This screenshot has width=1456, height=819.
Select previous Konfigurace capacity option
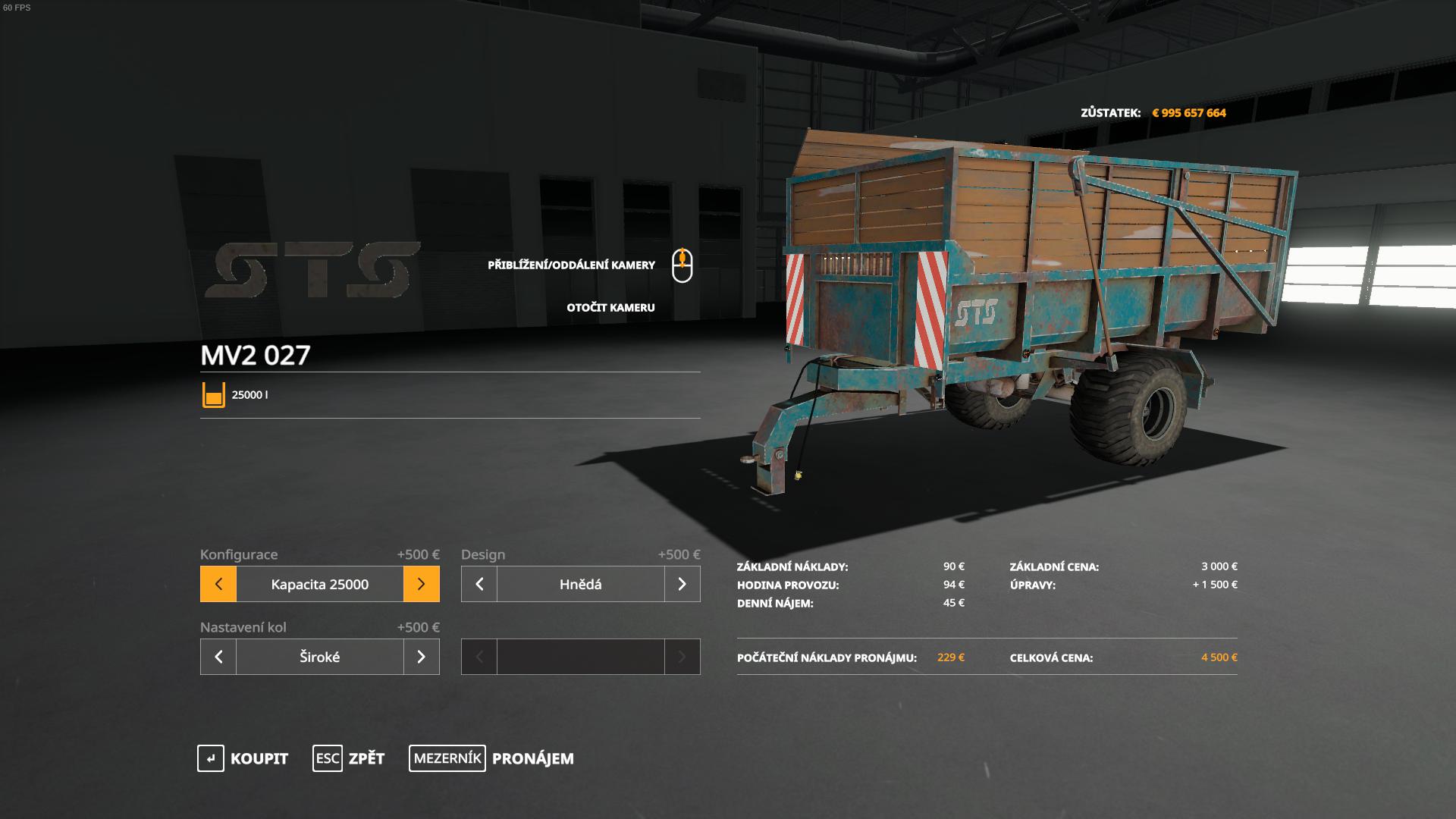pos(218,584)
